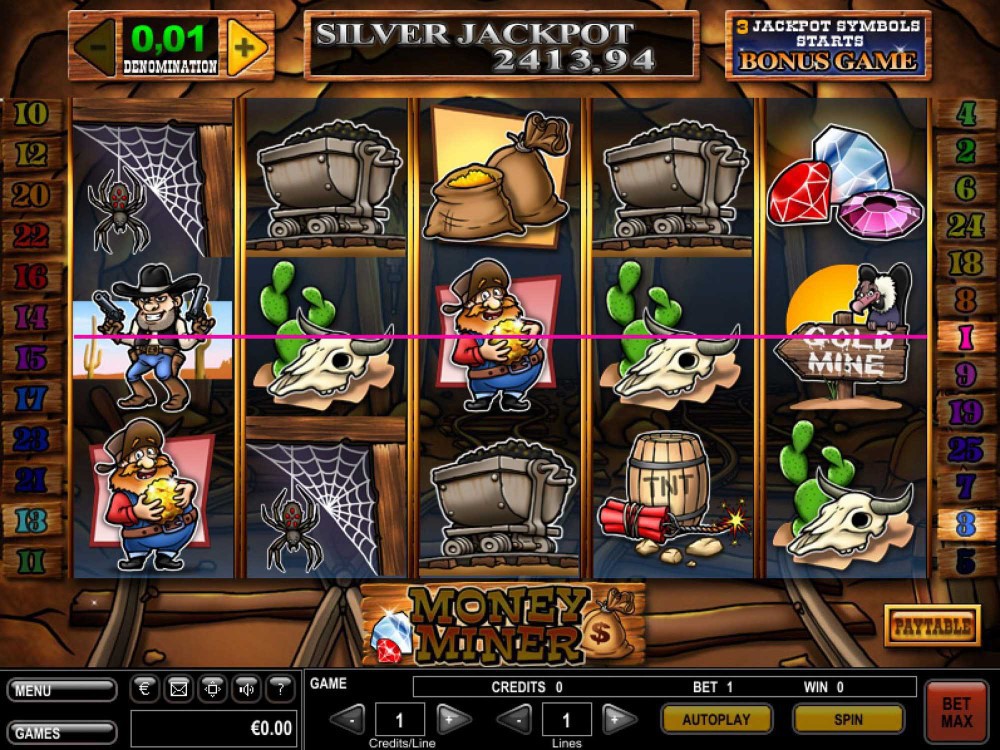1000x750 pixels.
Task: Decrease the number of lines
Action: pyautogui.click(x=514, y=718)
